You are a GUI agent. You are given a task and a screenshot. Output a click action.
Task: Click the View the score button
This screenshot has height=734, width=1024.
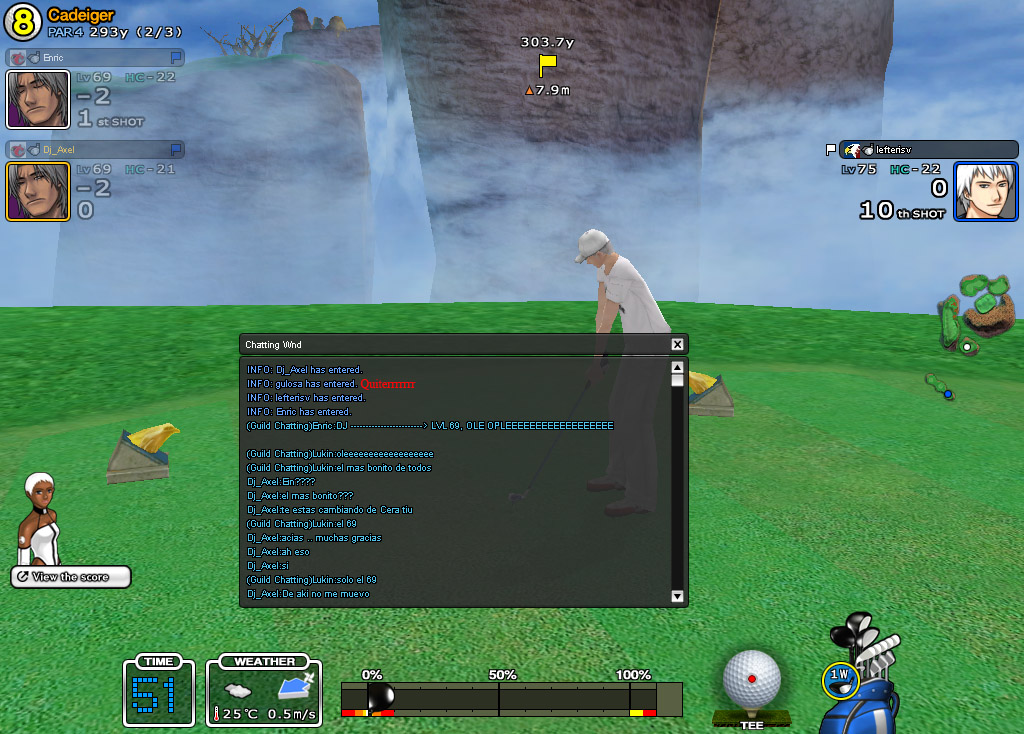point(71,577)
